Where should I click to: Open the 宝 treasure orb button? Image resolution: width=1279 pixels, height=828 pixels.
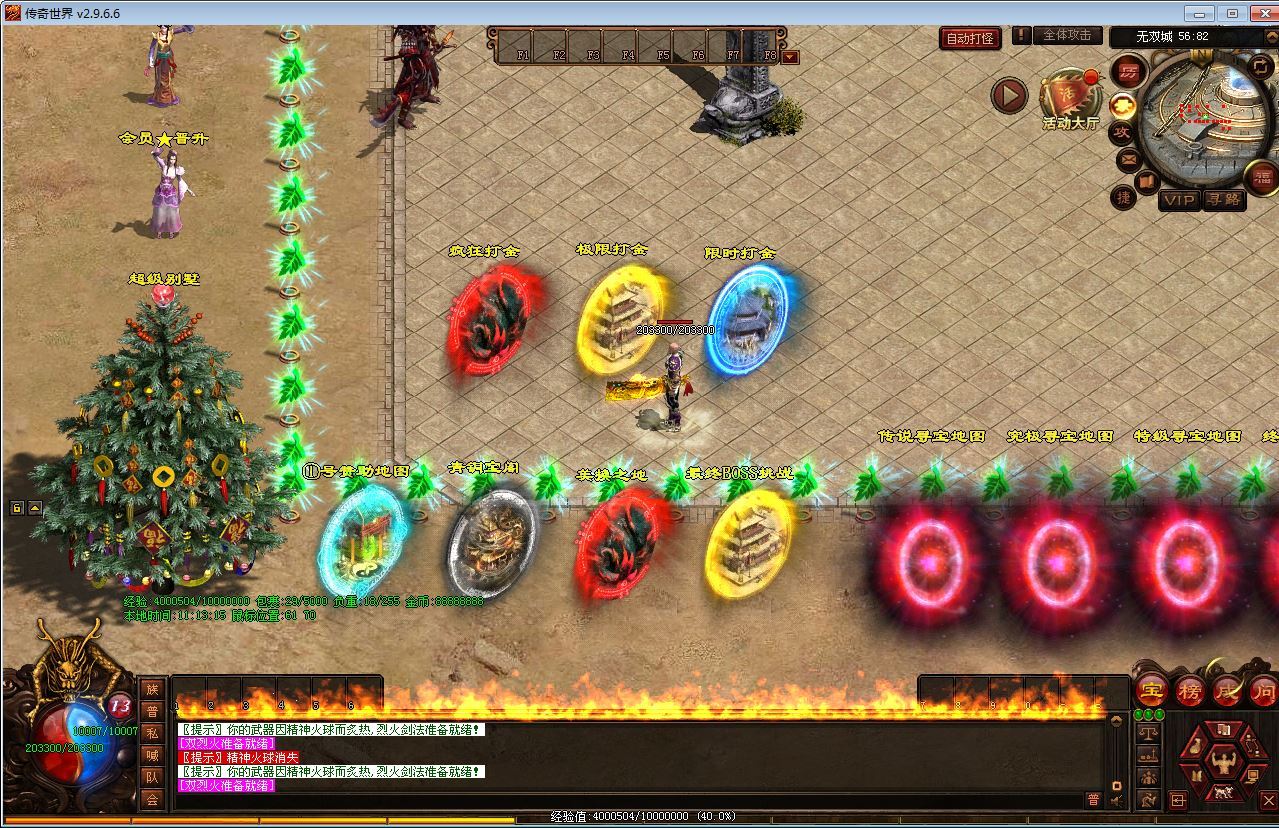[1152, 690]
